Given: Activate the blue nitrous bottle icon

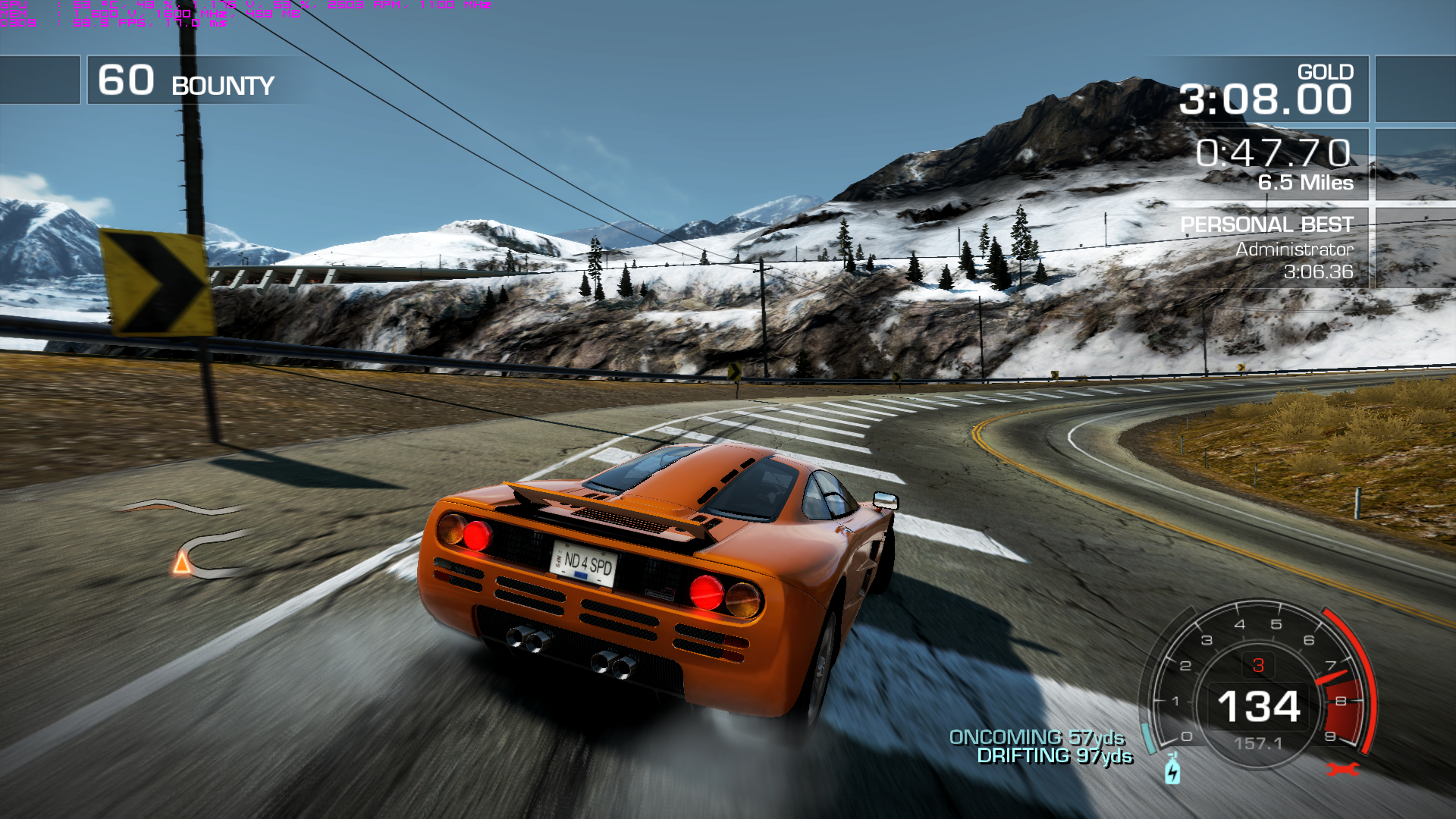Looking at the screenshot, I should point(1172,769).
